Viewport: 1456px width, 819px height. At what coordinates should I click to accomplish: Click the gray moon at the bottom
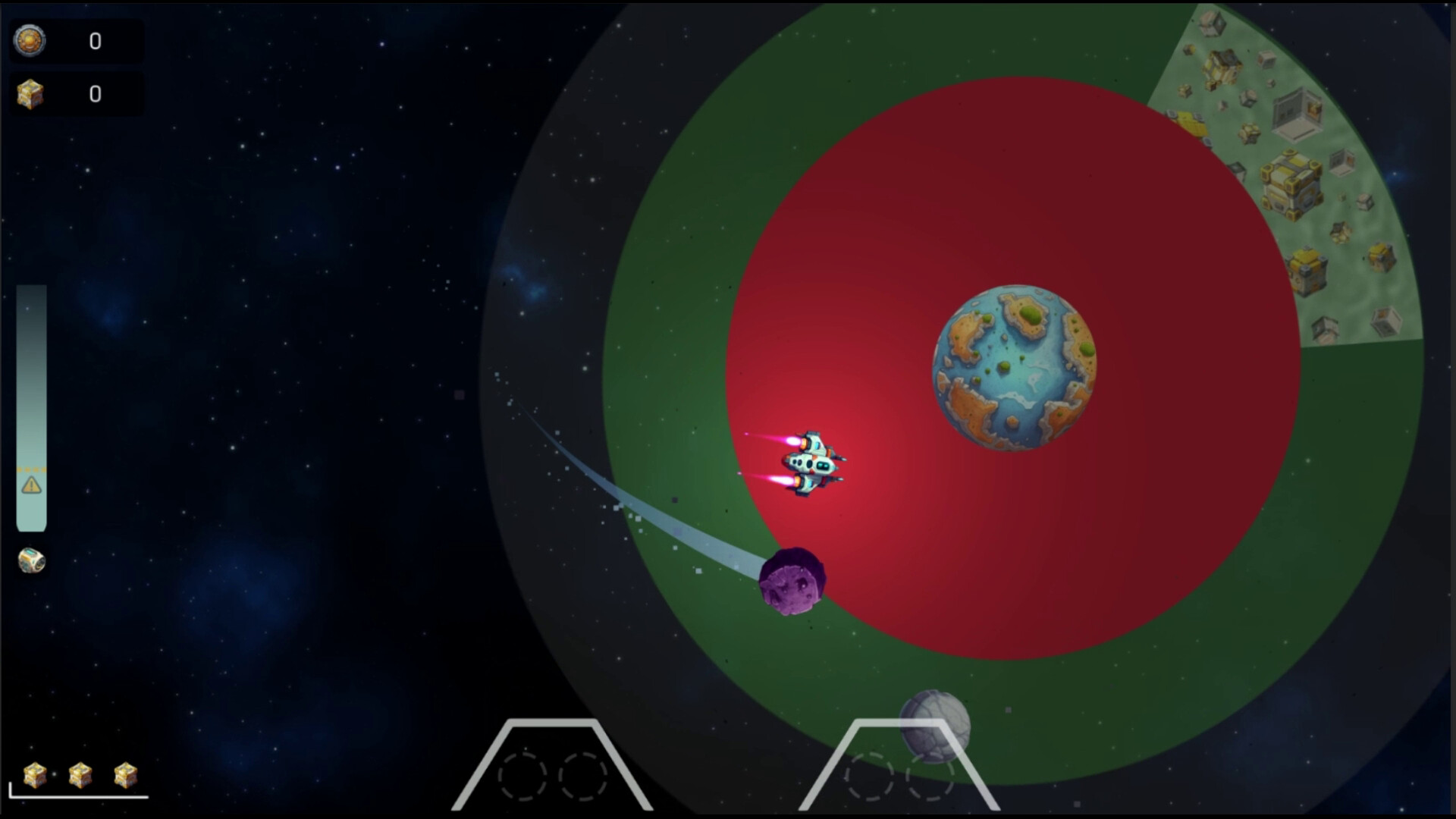pos(934,724)
